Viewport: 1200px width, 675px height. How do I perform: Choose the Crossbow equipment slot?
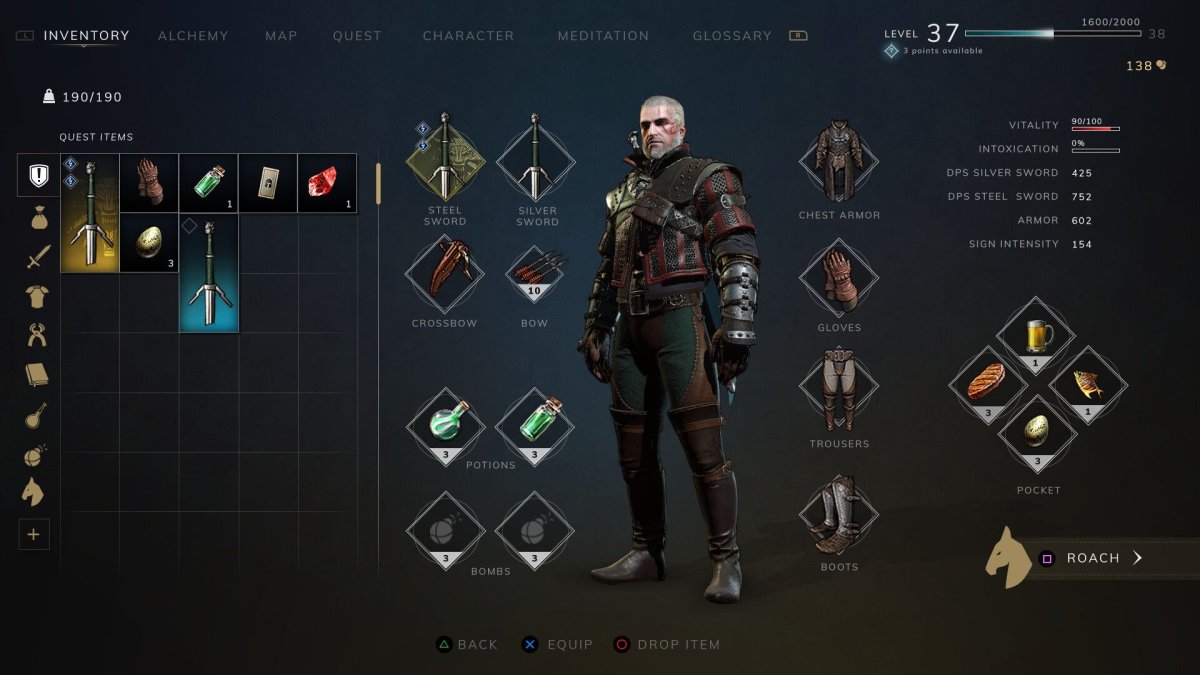click(445, 272)
